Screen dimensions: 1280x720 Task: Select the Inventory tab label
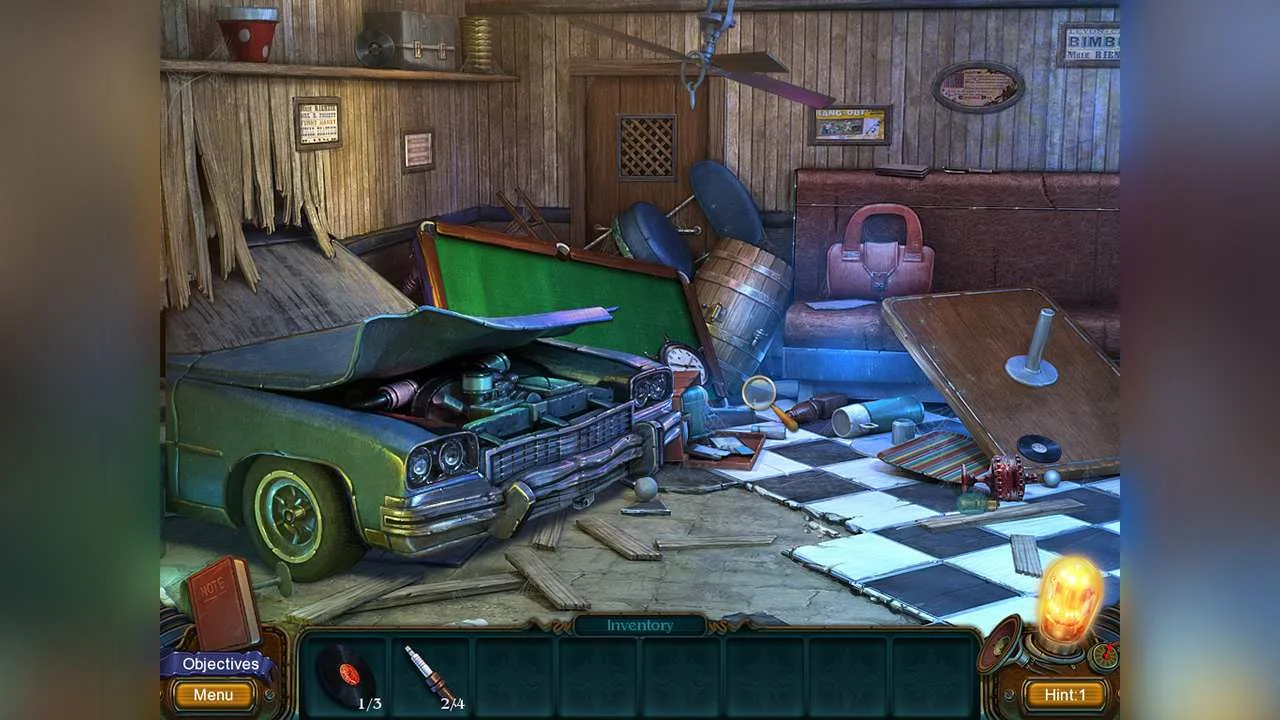click(639, 625)
